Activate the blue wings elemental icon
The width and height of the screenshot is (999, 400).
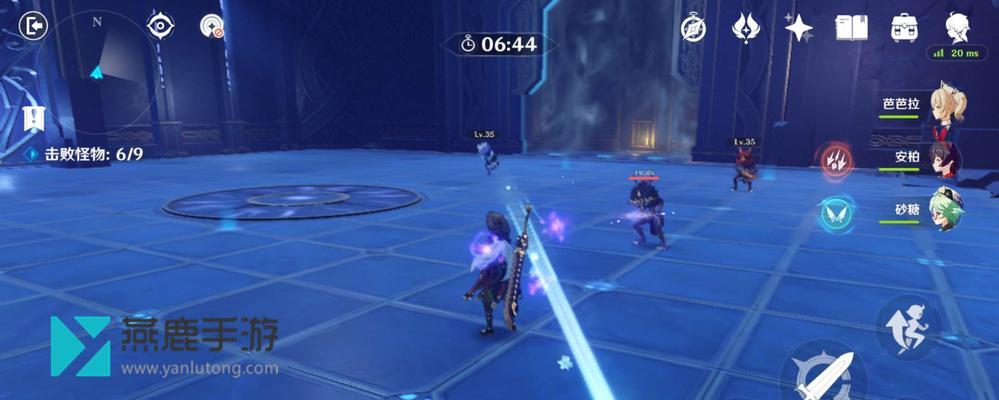coord(834,213)
